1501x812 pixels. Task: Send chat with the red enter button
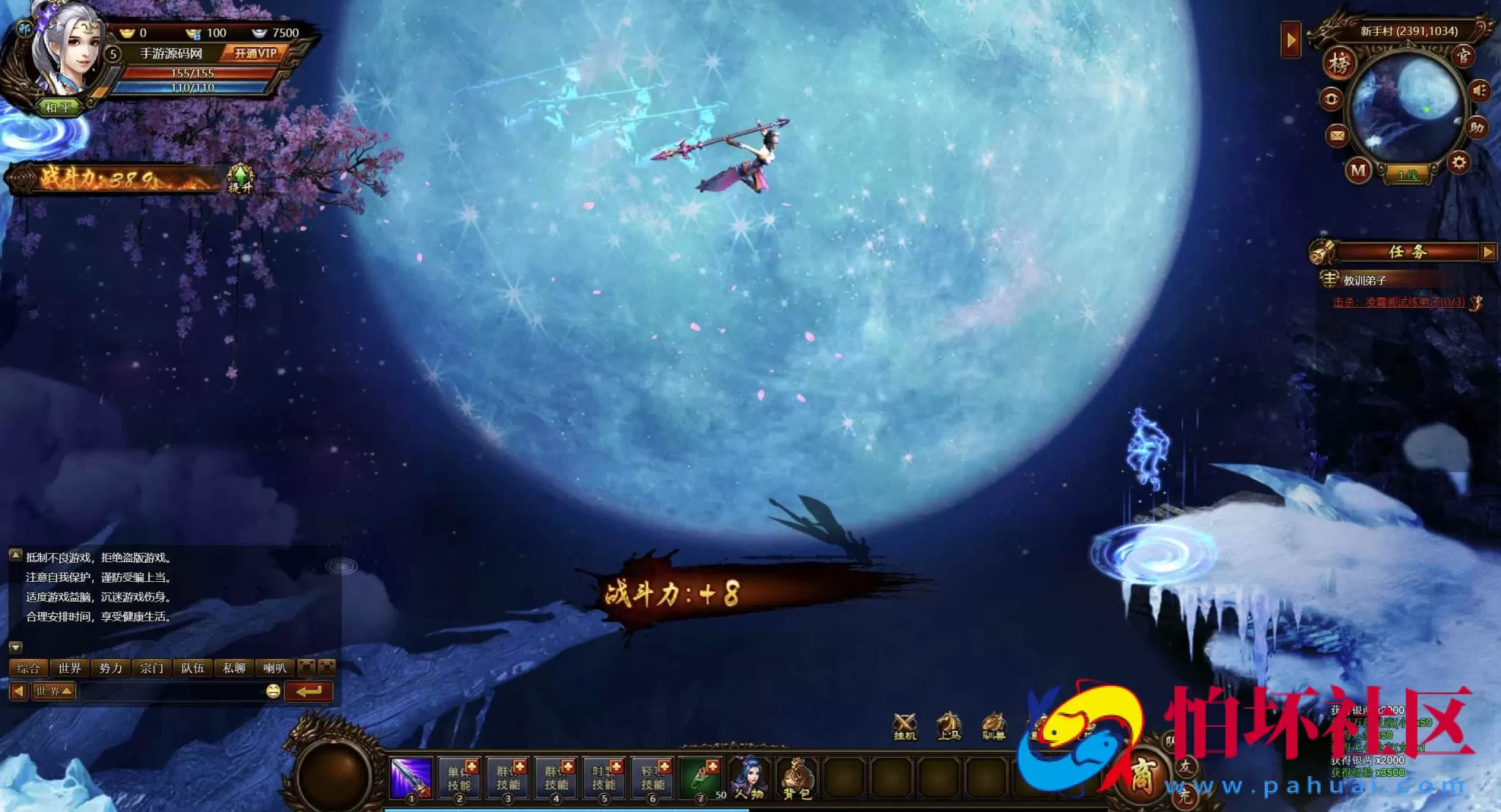tap(309, 691)
